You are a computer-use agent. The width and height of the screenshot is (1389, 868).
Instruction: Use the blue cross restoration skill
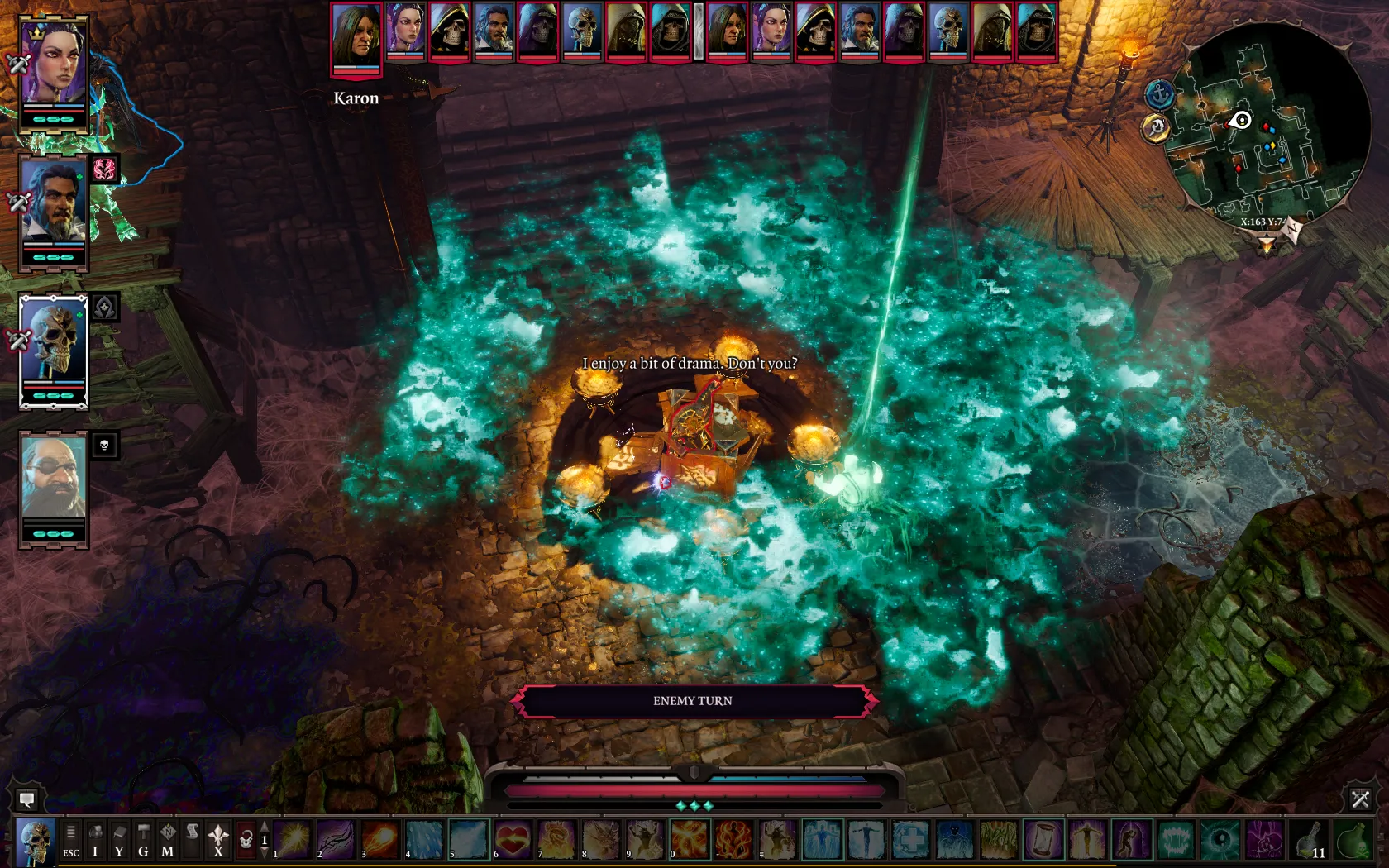(910, 839)
